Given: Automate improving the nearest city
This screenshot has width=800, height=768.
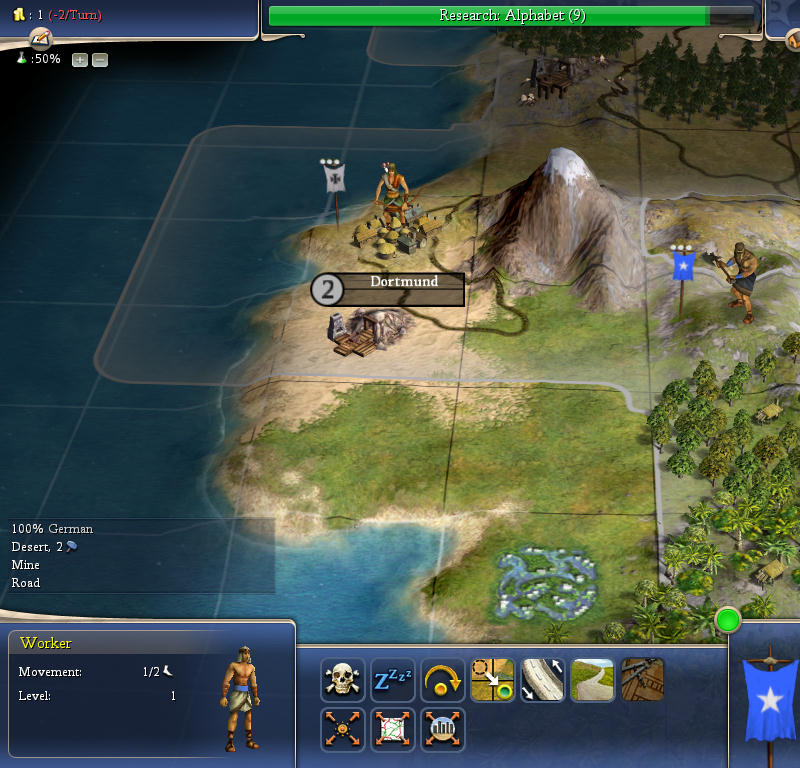Looking at the screenshot, I should 443,730.
